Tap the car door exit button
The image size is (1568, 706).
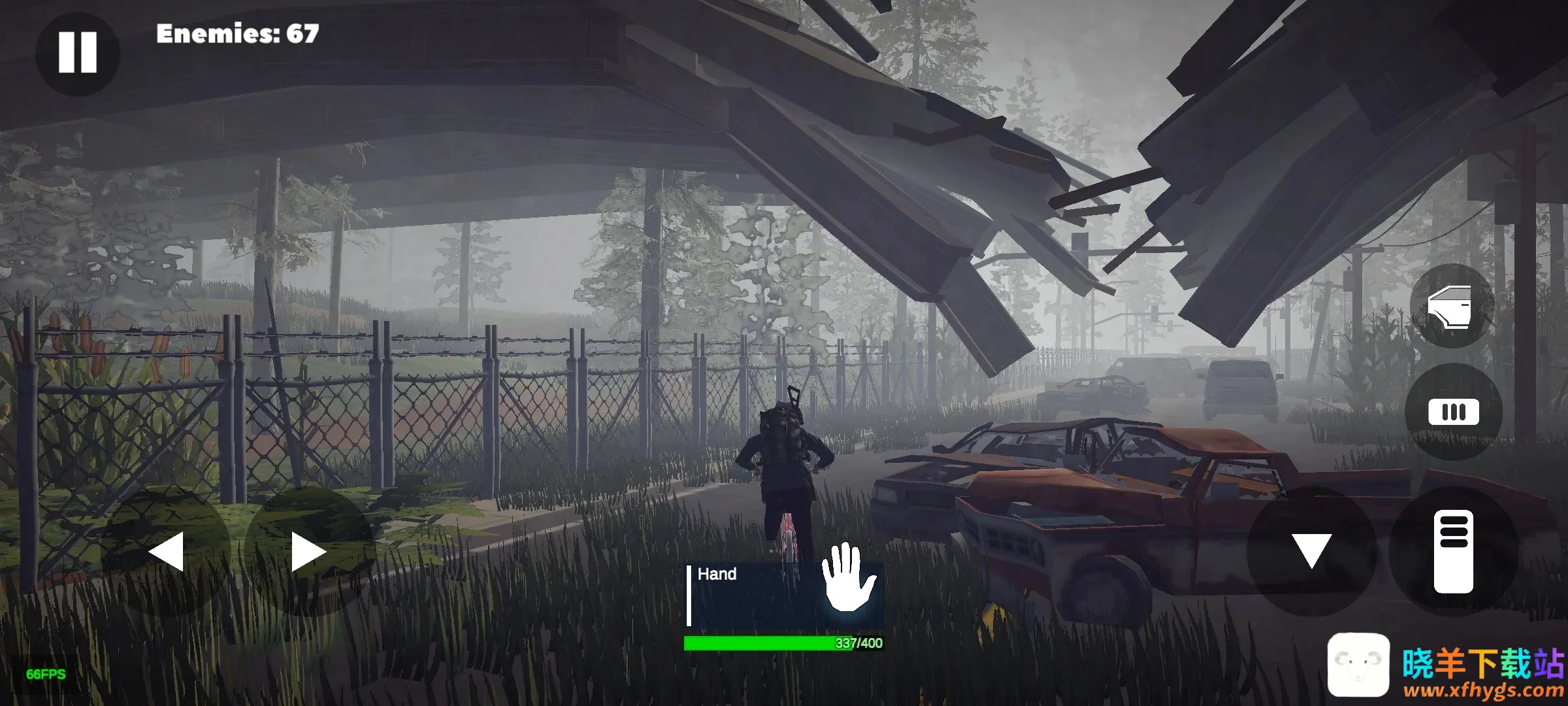pyautogui.click(x=1451, y=306)
